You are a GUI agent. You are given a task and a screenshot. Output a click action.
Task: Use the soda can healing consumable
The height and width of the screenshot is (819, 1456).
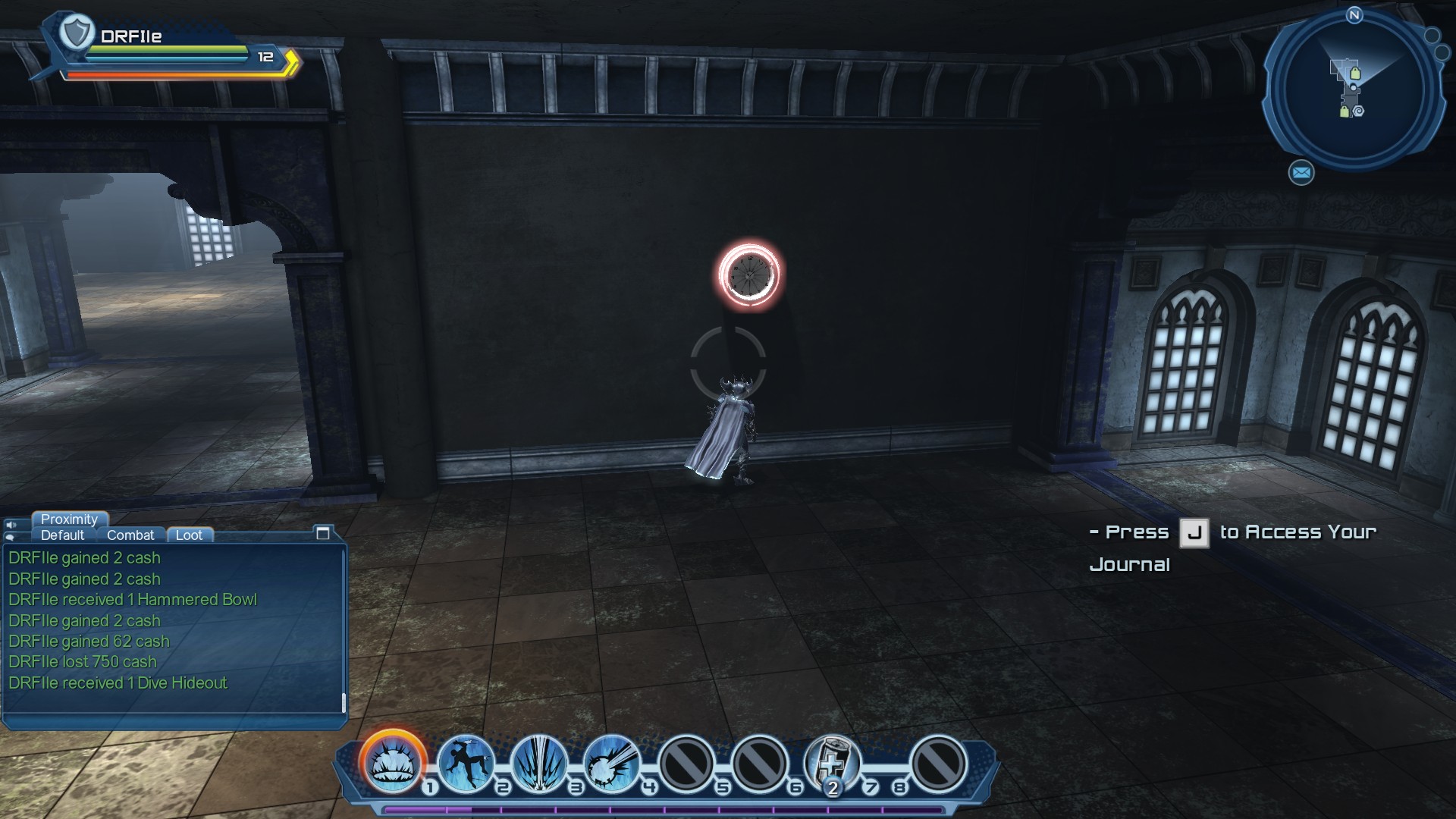click(x=831, y=762)
